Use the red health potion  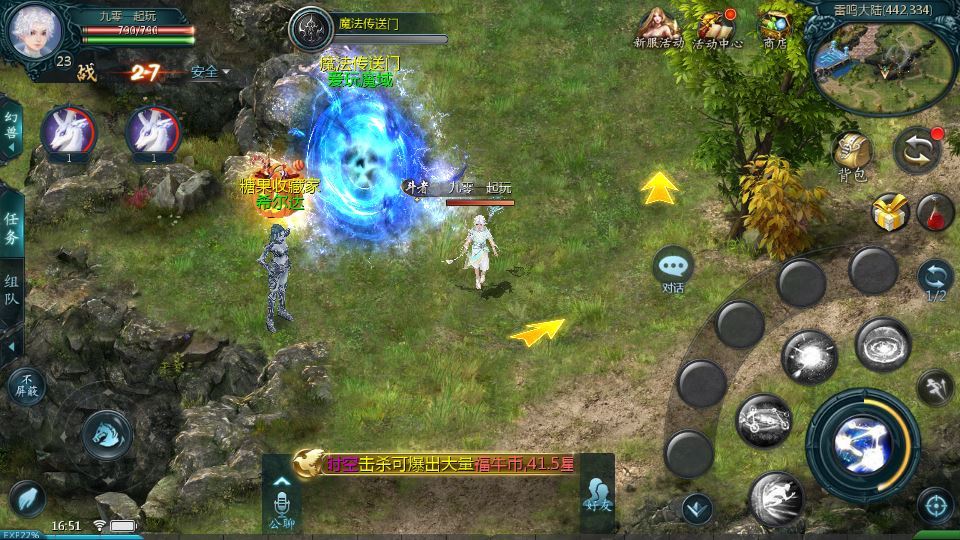(x=935, y=211)
